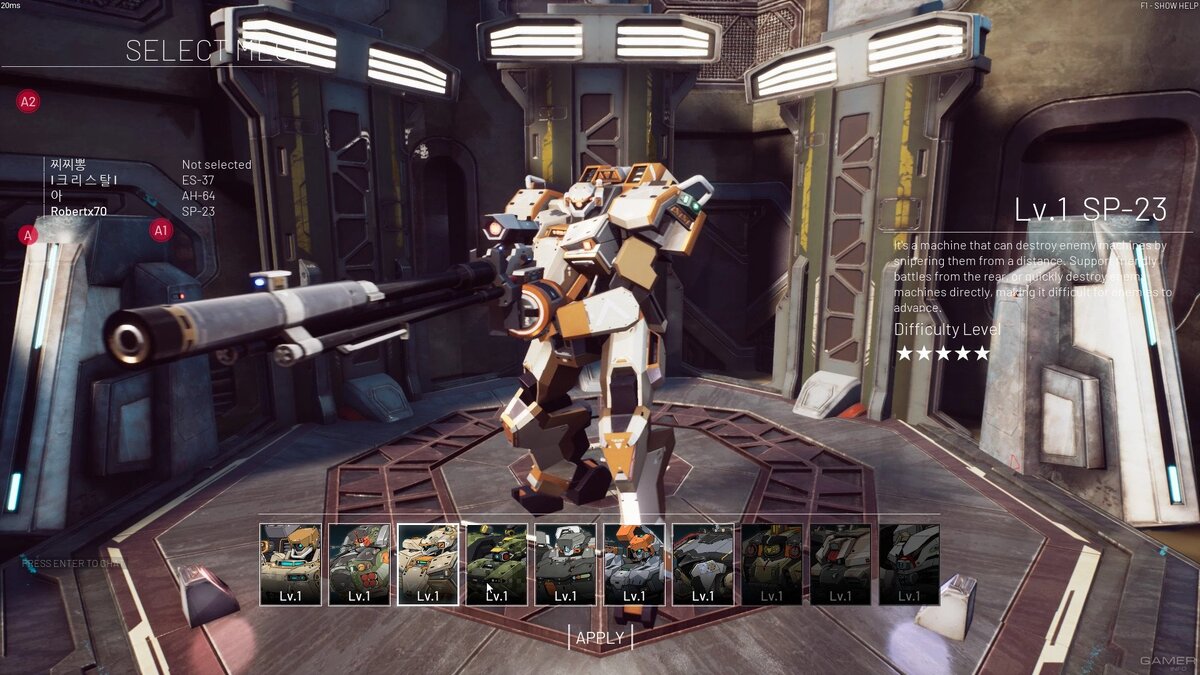1200x675 pixels.
Task: Confirm mech choice with the APPLY button
Action: click(x=600, y=637)
